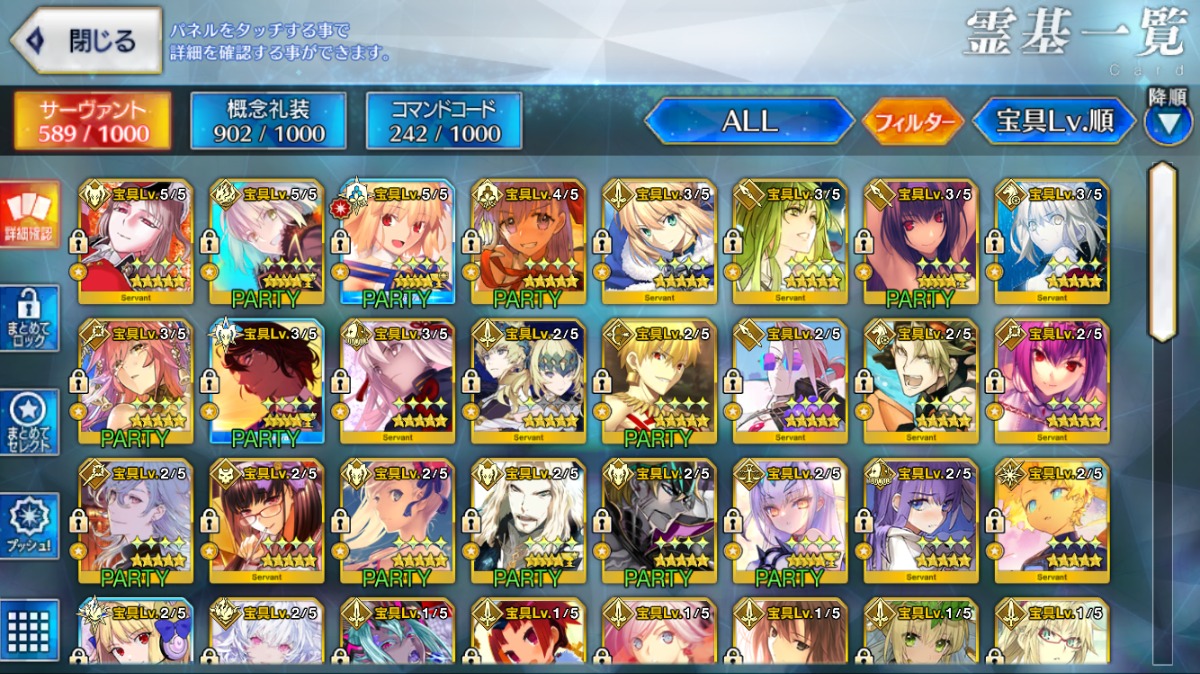
Task: Select the ALL class filter
Action: click(749, 122)
